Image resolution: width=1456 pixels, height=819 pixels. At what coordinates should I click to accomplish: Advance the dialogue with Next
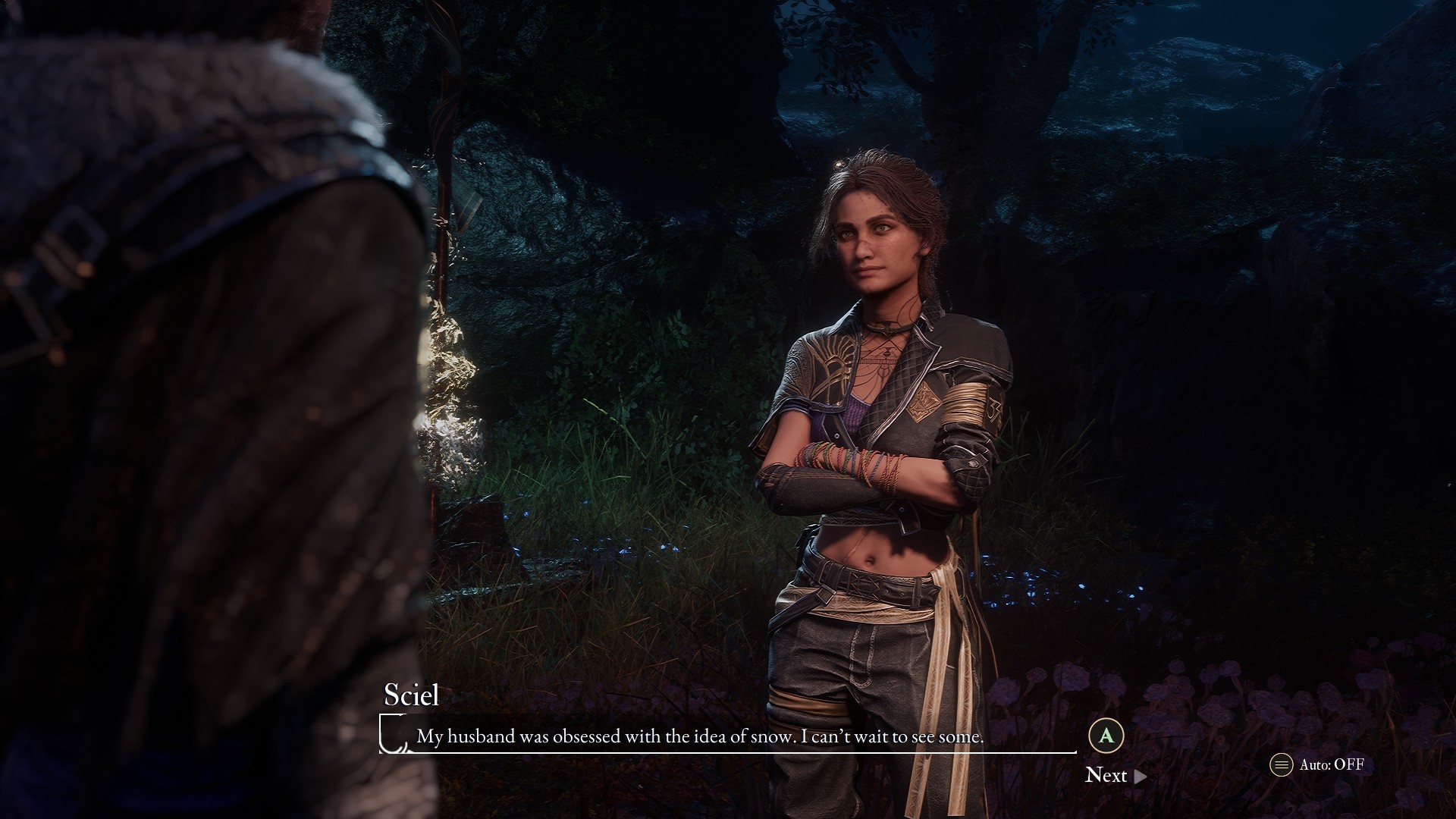(1115, 775)
